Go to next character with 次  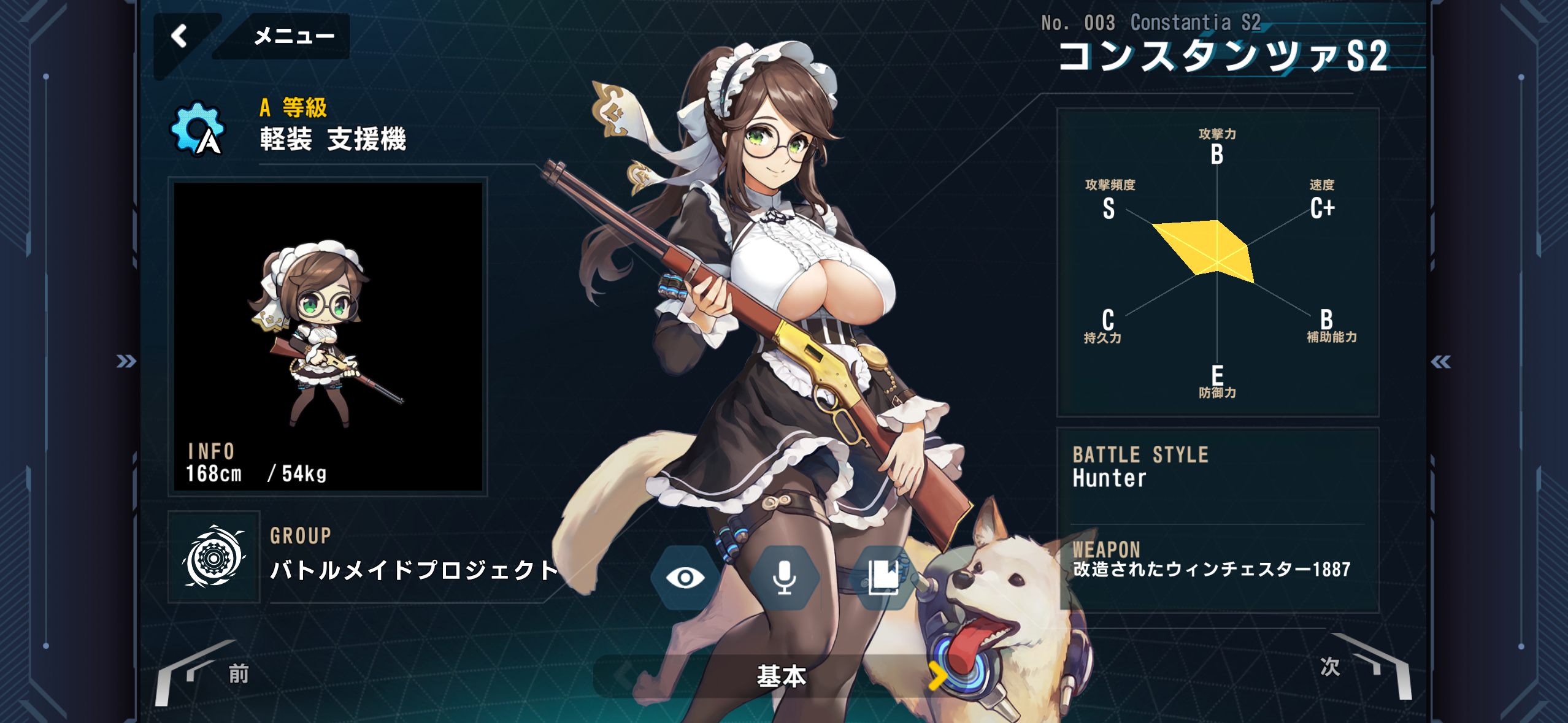pos(1329,667)
